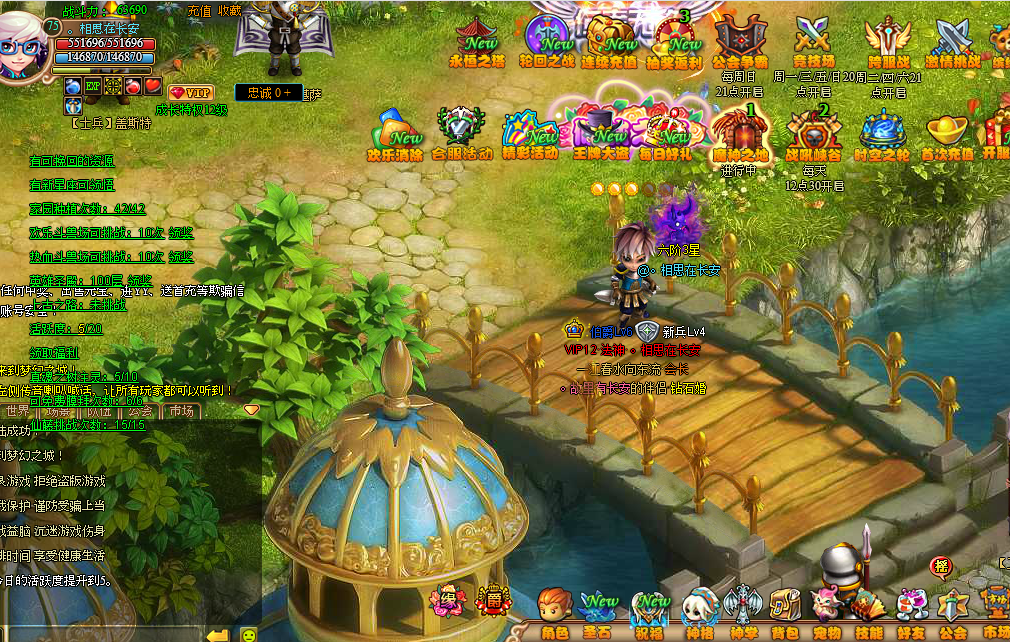
Task: Click the 充值 recharge link
Action: (x=199, y=10)
